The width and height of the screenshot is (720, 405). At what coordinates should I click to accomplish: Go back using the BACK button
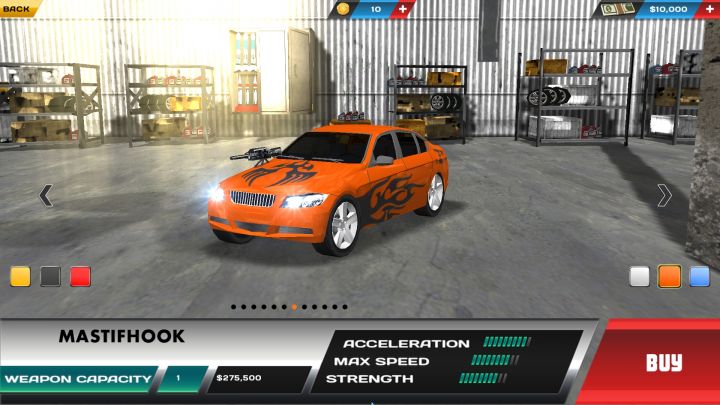(x=18, y=8)
